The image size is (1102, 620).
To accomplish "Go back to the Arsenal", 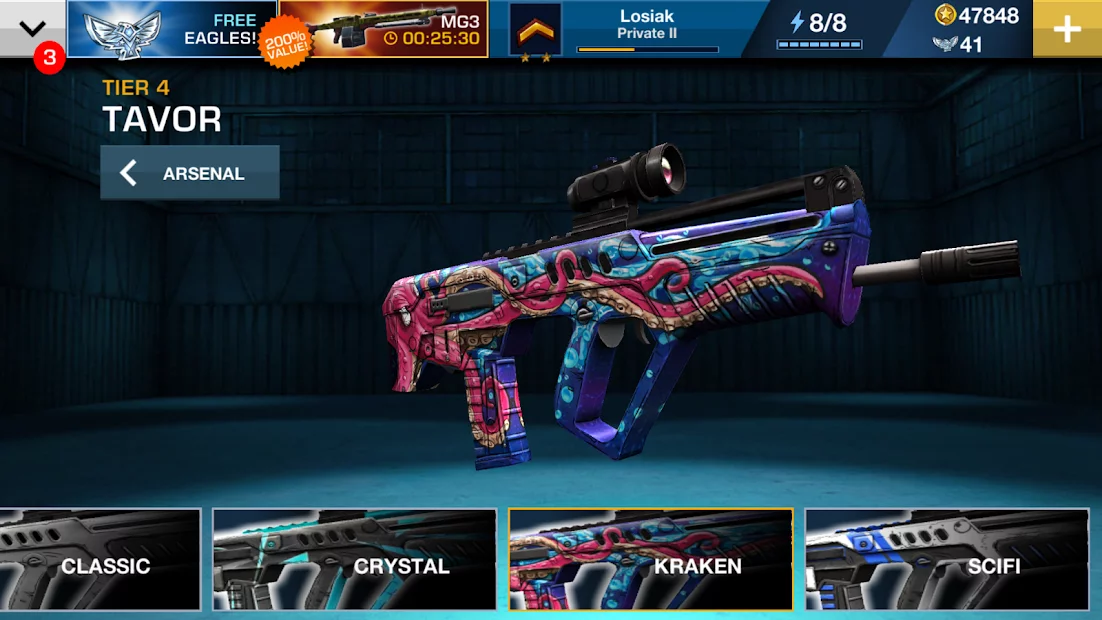I will 189,173.
